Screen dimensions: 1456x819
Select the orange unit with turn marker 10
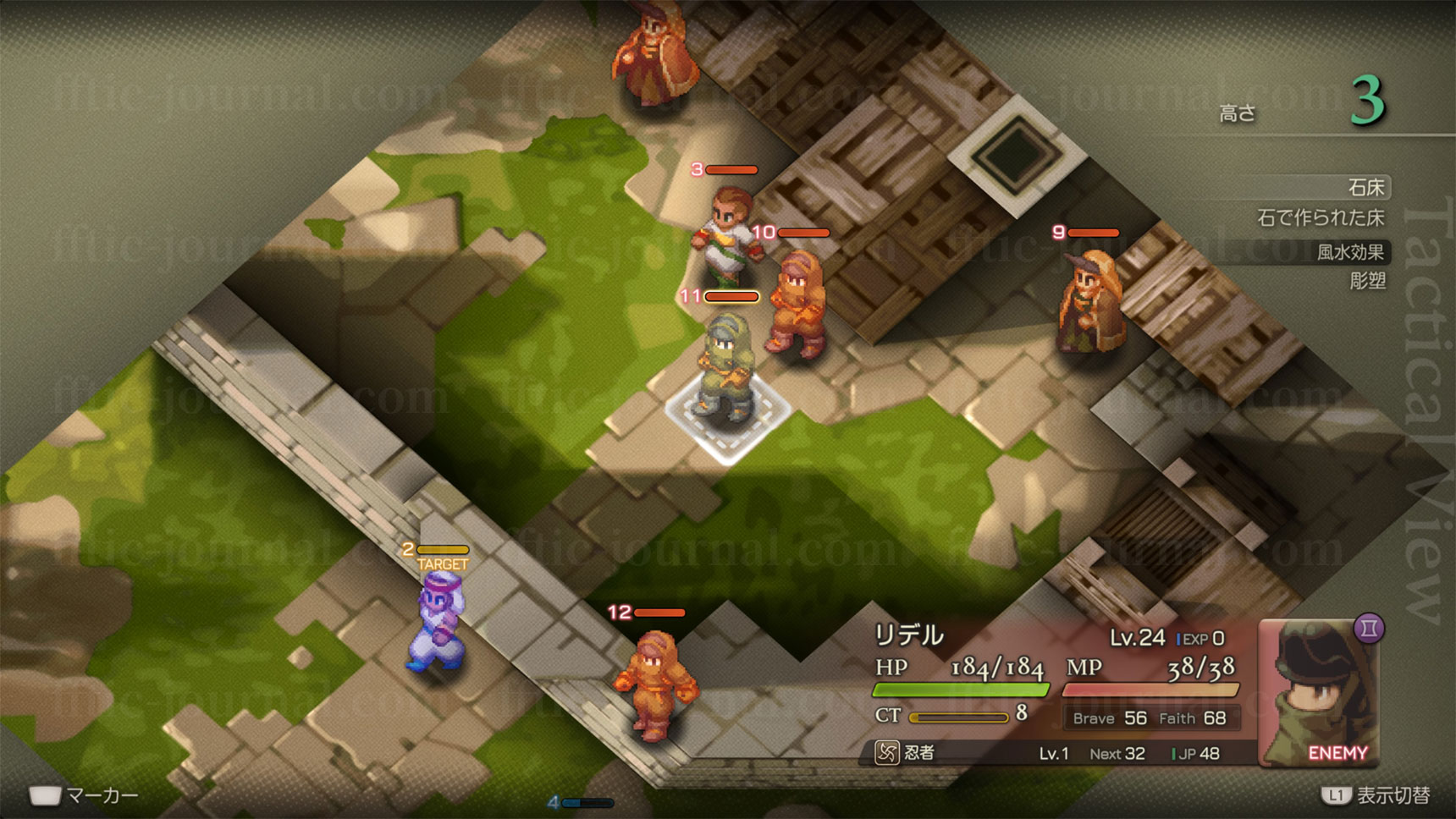[796, 305]
